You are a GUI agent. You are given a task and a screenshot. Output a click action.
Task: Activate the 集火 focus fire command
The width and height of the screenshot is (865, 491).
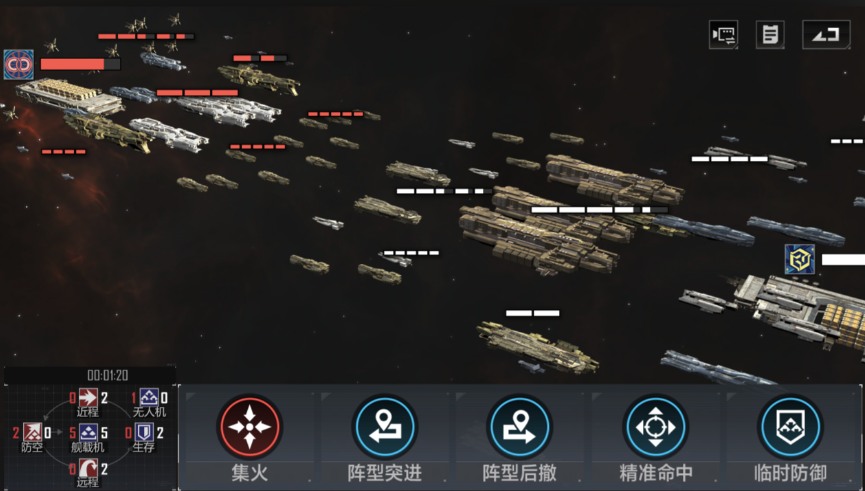250,428
